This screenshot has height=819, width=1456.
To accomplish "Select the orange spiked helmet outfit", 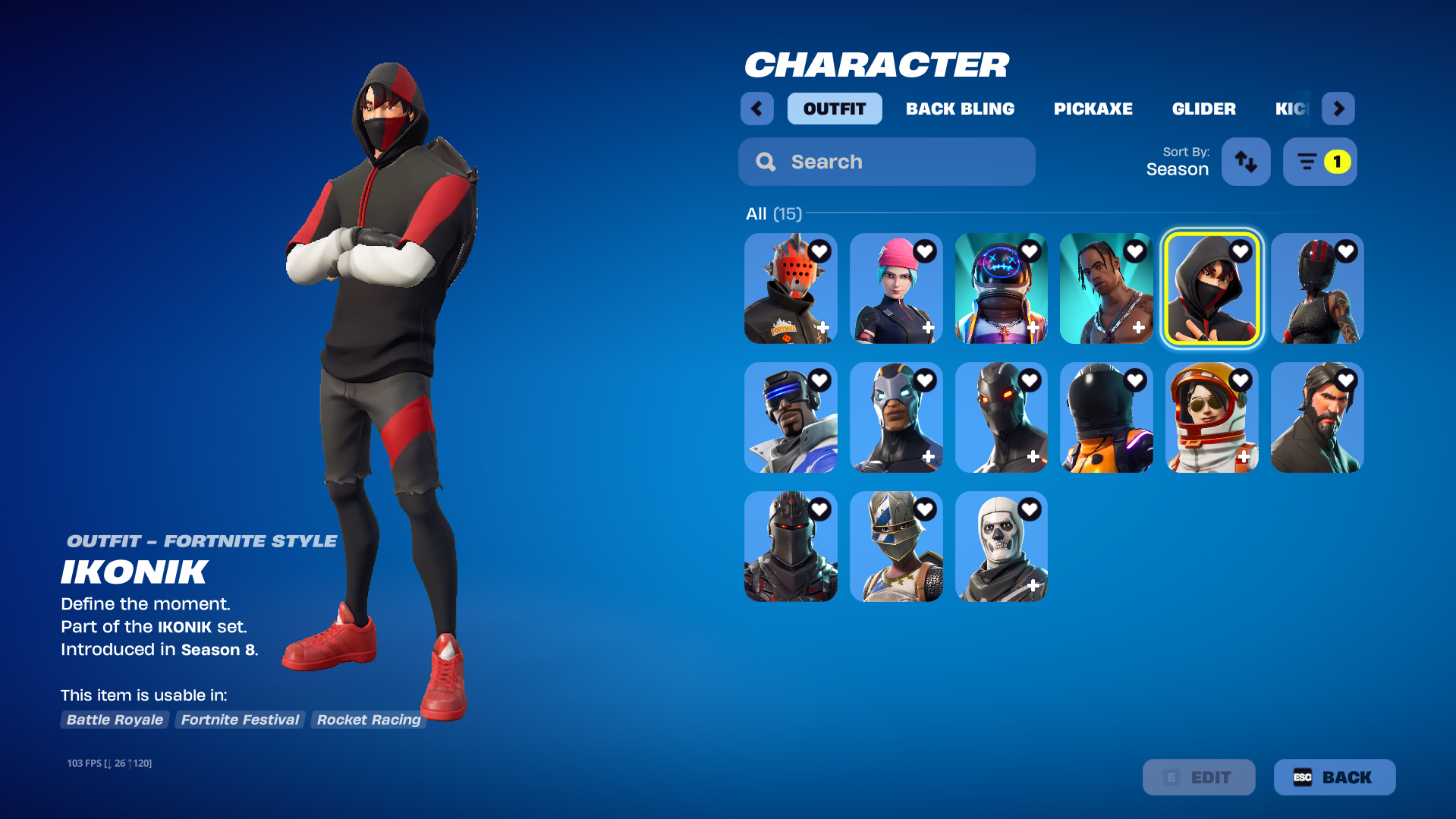I will pos(791,288).
